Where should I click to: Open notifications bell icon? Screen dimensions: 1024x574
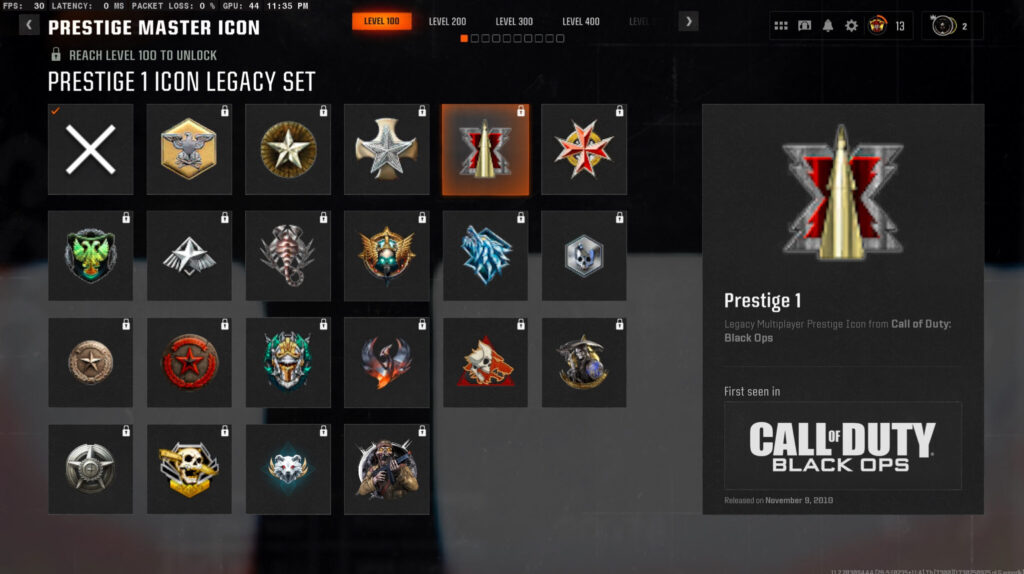click(828, 26)
